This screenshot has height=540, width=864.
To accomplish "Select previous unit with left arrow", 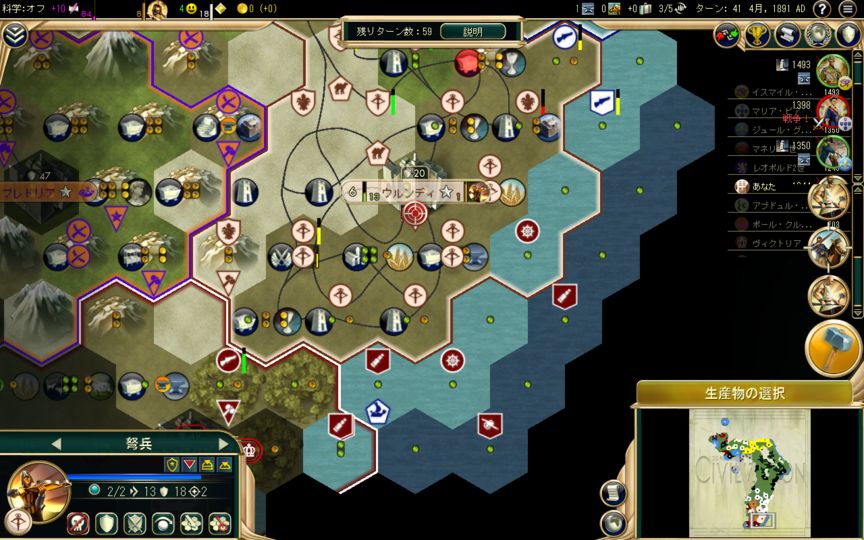I will point(56,443).
